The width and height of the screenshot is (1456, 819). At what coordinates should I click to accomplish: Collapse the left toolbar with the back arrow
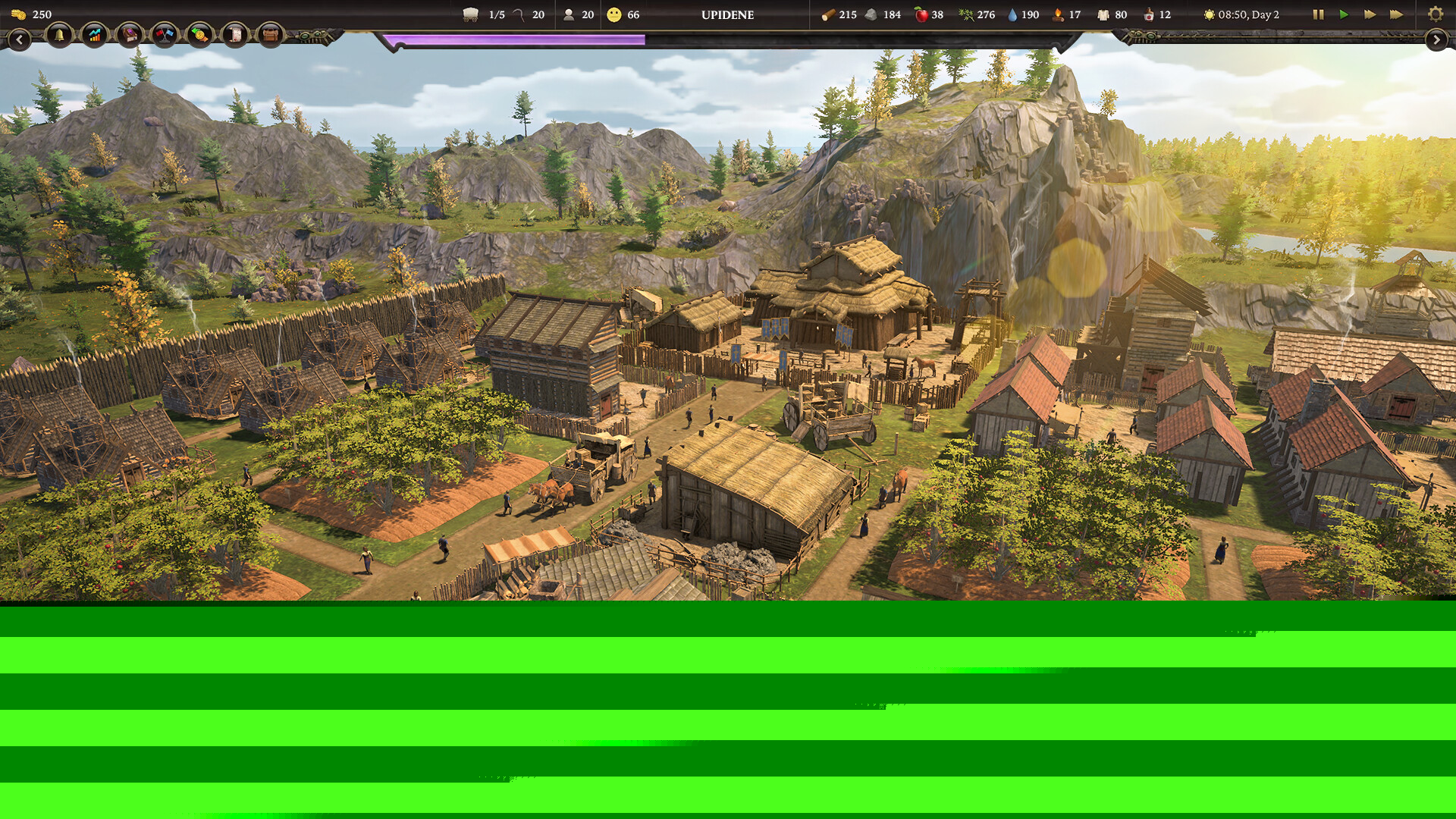19,39
